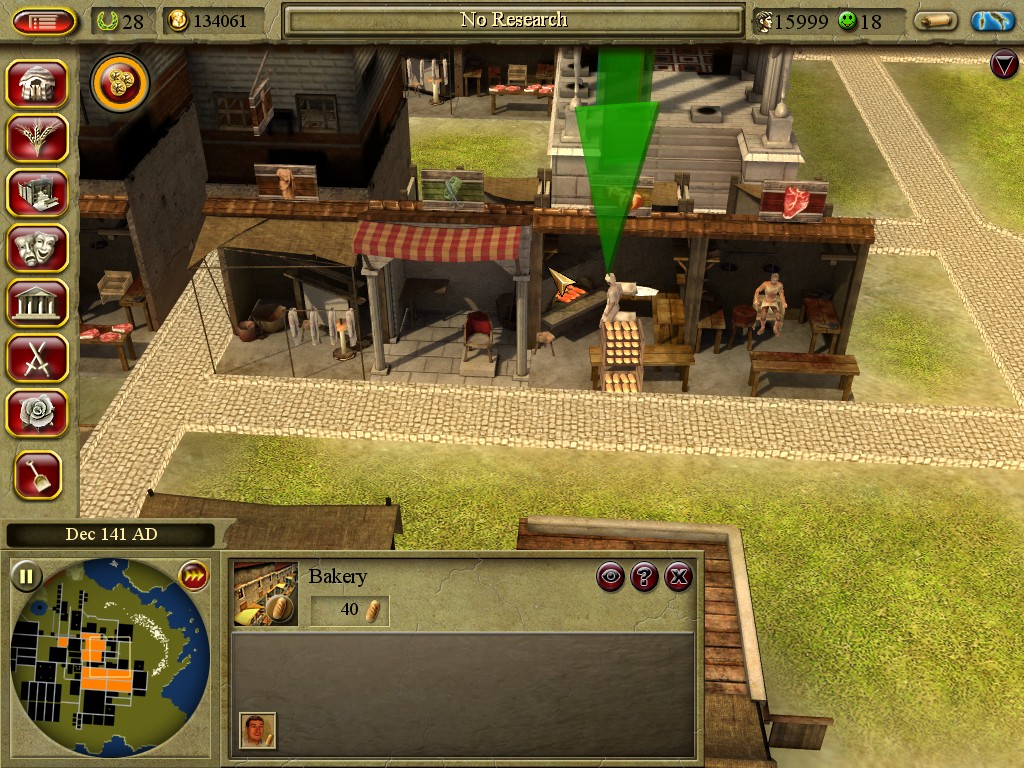Open the temple civic buildings category
This screenshot has height=768, width=1024.
click(37, 302)
